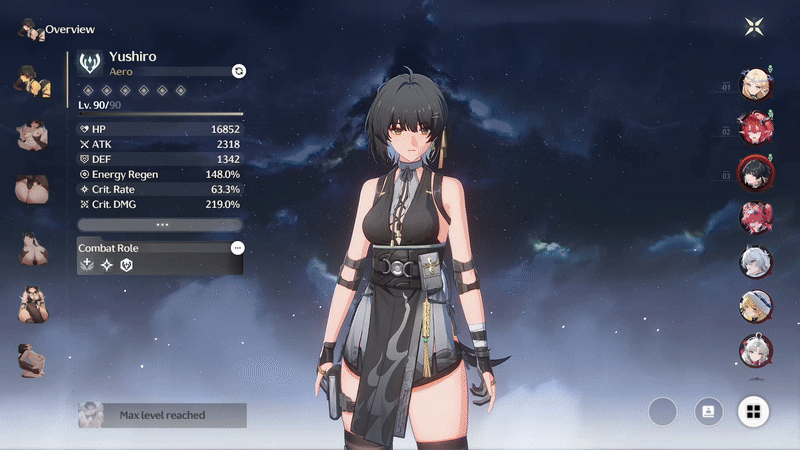Open the four-square grid view button
This screenshot has width=800, height=450.
(x=753, y=411)
